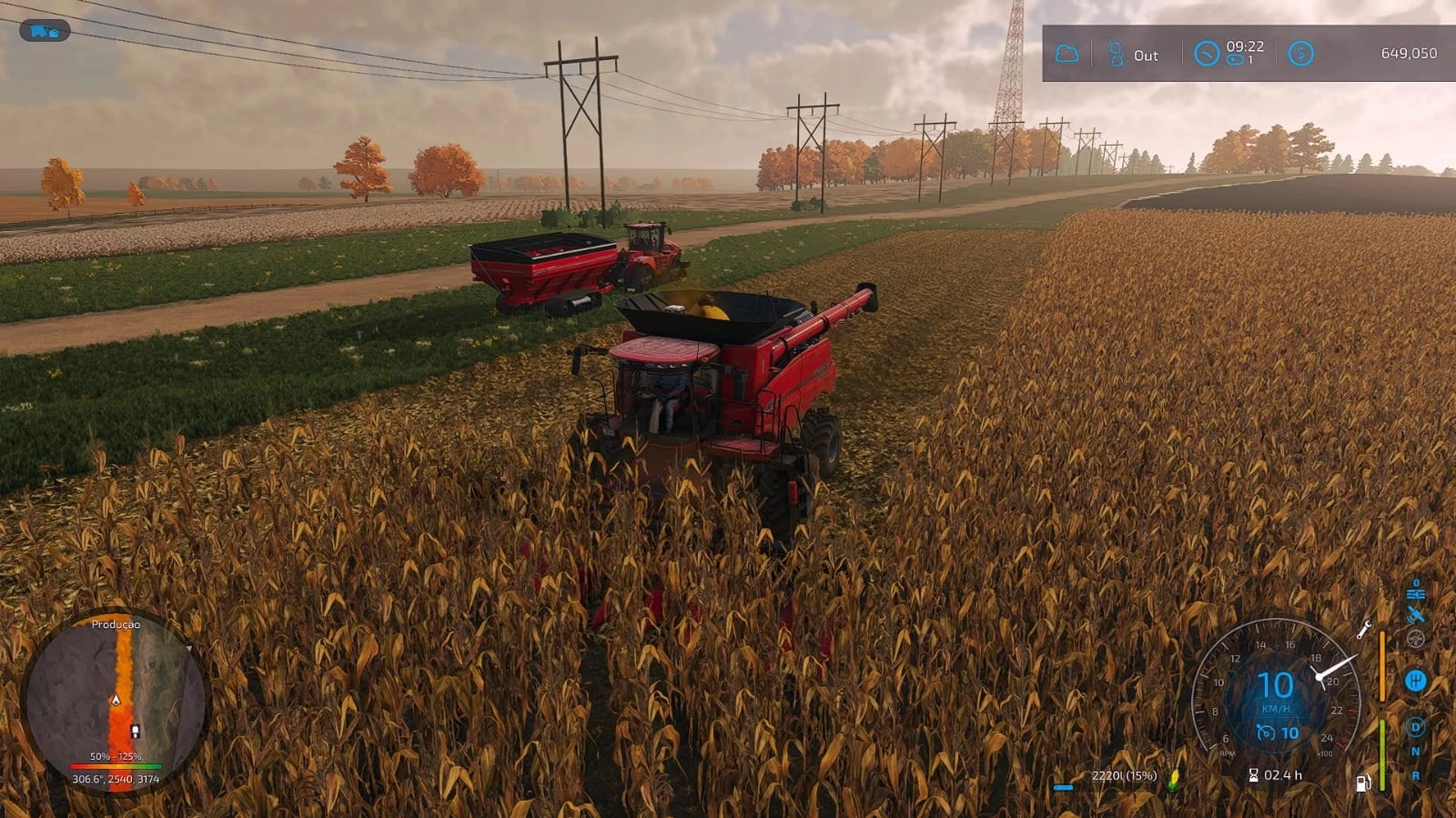Toggle cruise control at speed 10
Viewport: 1456px width, 818px height.
click(x=1265, y=732)
